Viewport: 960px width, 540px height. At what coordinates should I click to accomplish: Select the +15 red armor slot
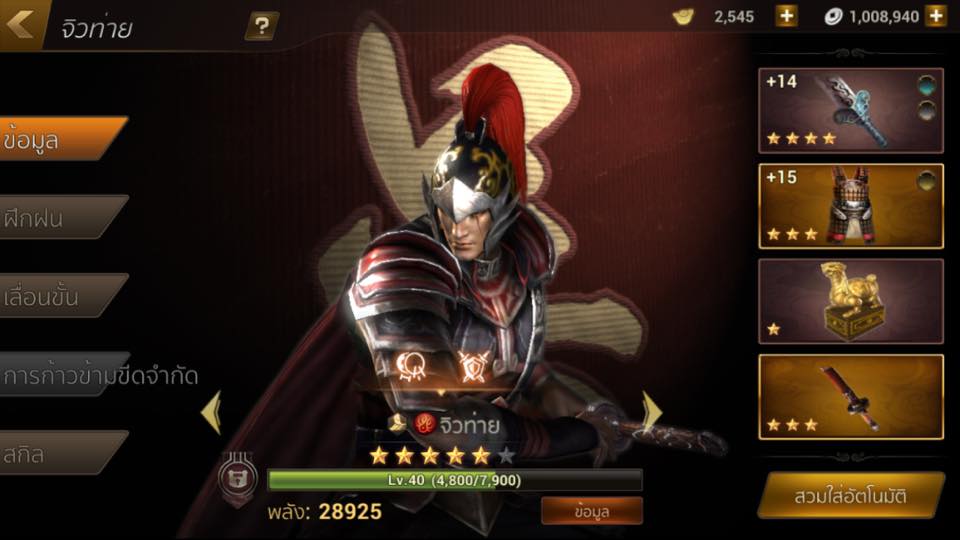[x=850, y=206]
